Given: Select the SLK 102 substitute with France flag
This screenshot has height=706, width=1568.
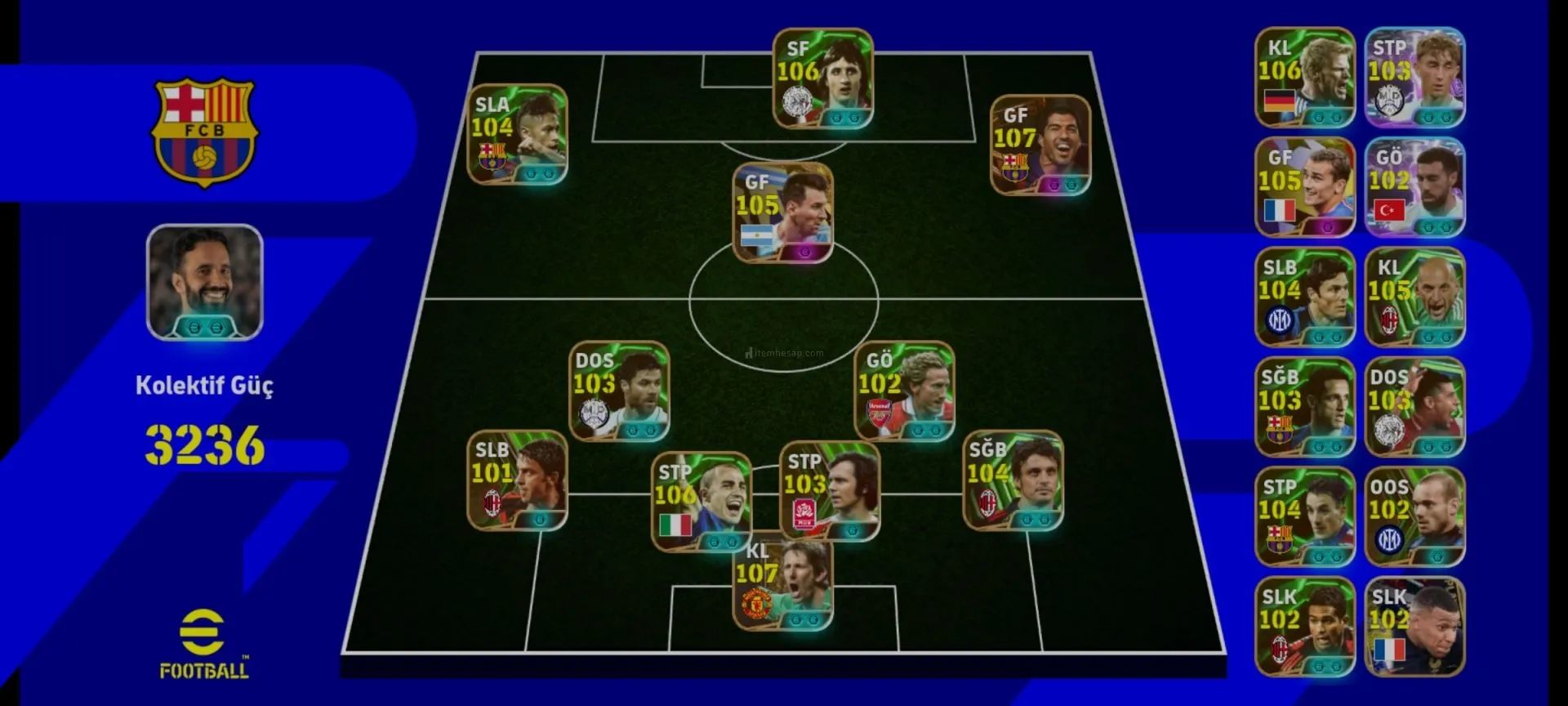Looking at the screenshot, I should coord(1414,628).
